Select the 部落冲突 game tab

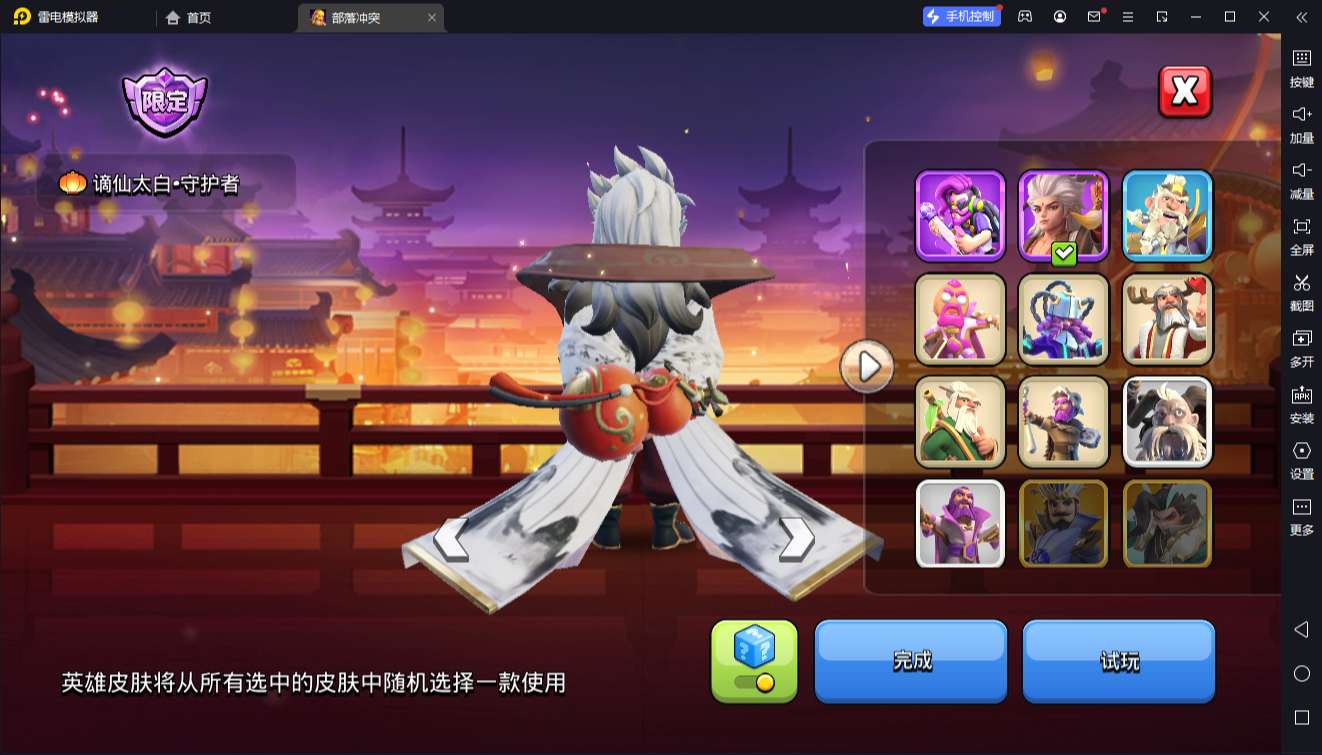355,17
